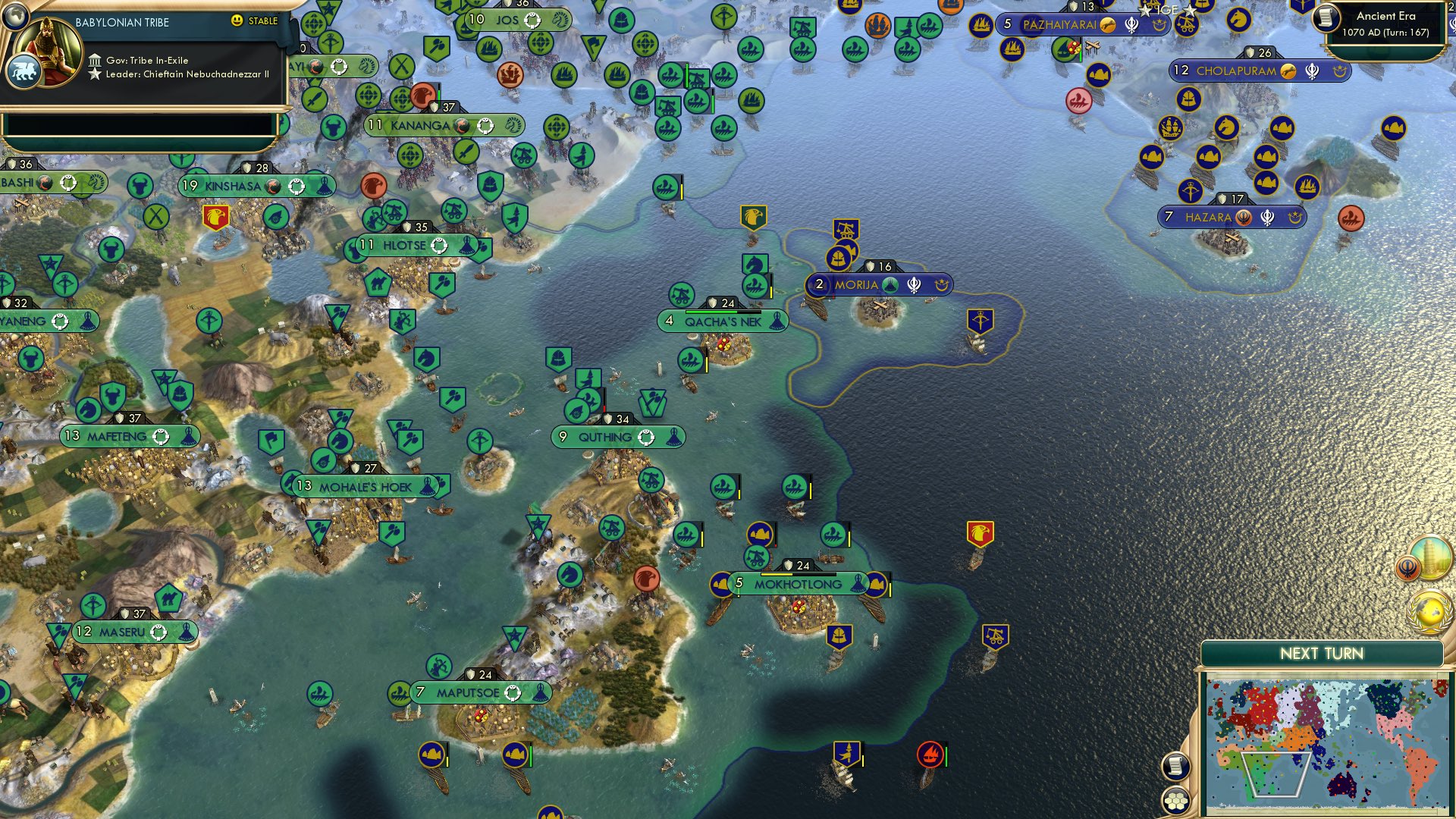Open the golden World Congress globe icon
Screen dimensions: 1456x819
(1430, 610)
